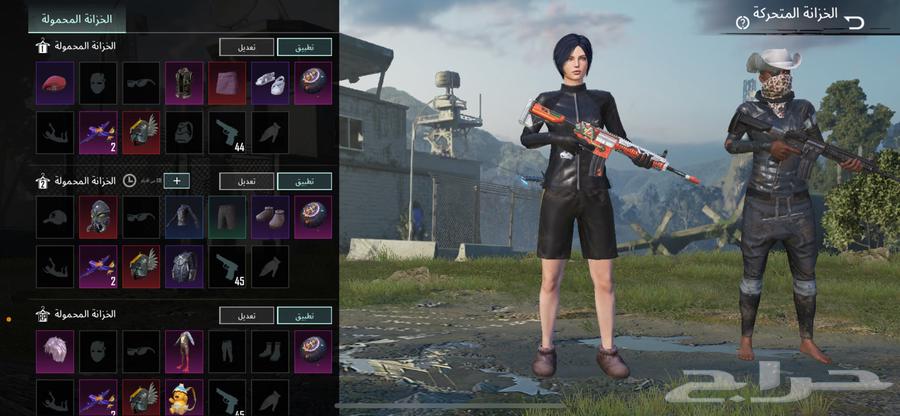Viewport: 900px width, 416px height.
Task: Select the red boots outfit slot
Action: tap(184, 351)
